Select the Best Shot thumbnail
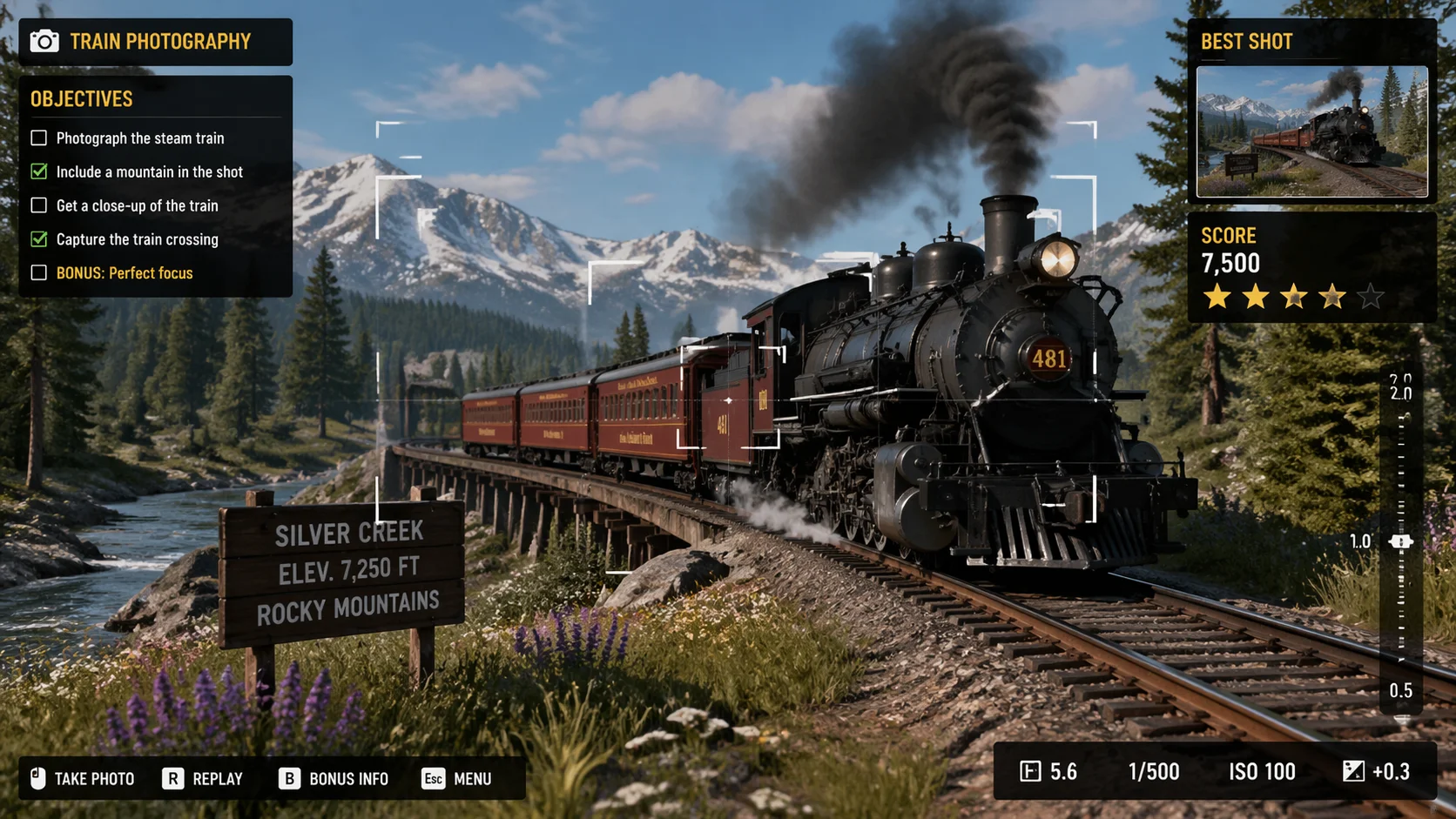1456x819 pixels. coord(1311,131)
